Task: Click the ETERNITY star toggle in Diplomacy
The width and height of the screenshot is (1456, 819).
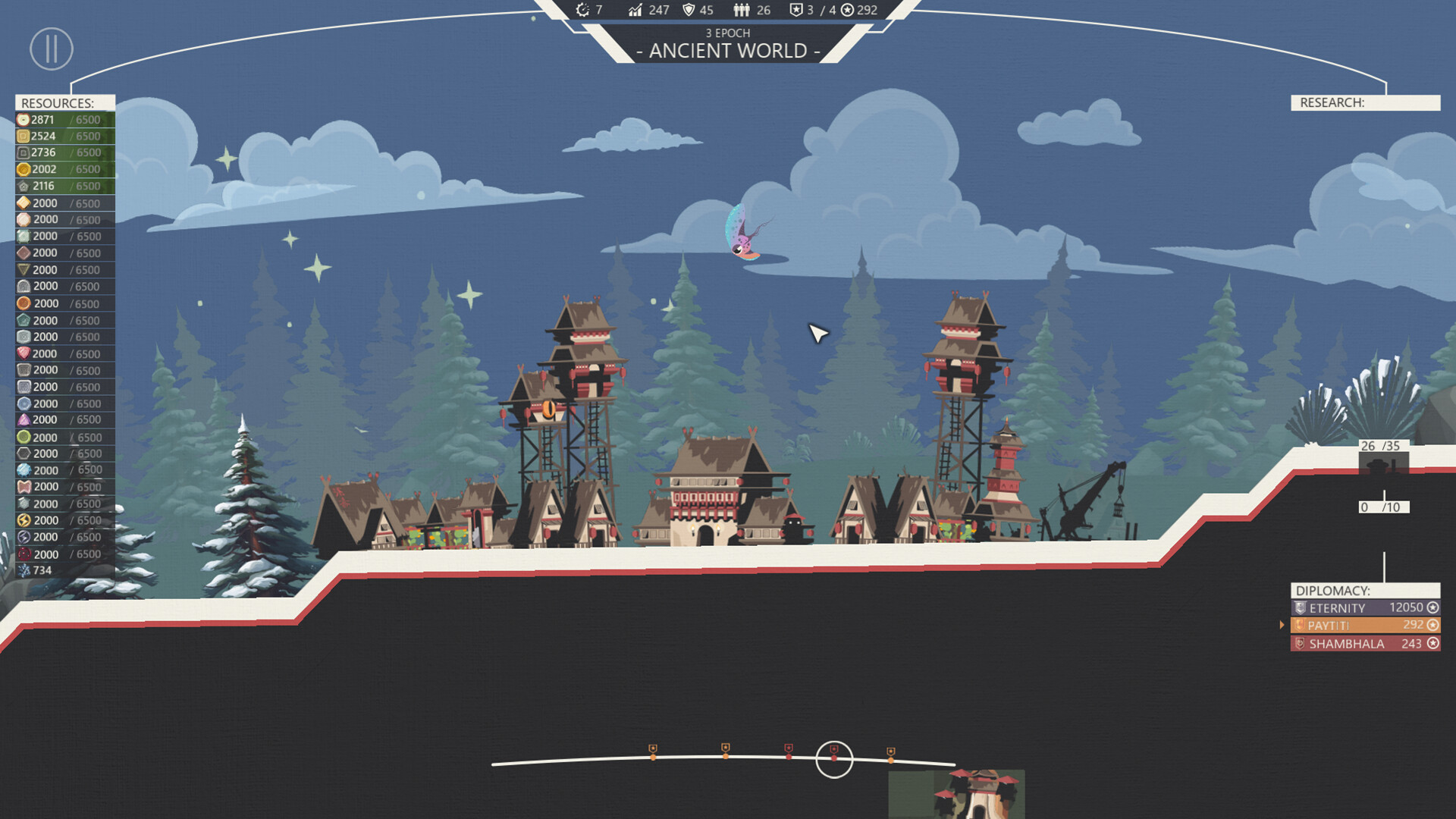Action: 1432,607
